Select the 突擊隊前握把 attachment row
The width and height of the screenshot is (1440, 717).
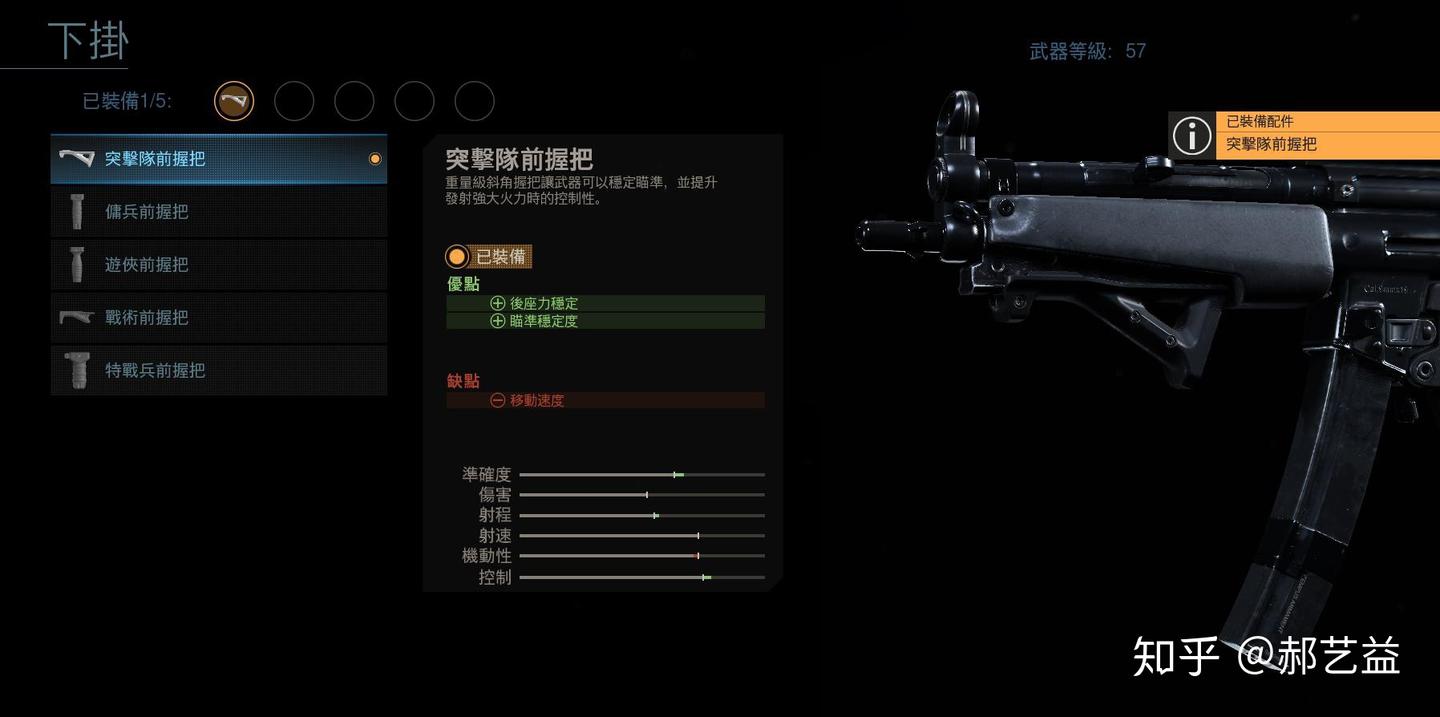pos(218,159)
